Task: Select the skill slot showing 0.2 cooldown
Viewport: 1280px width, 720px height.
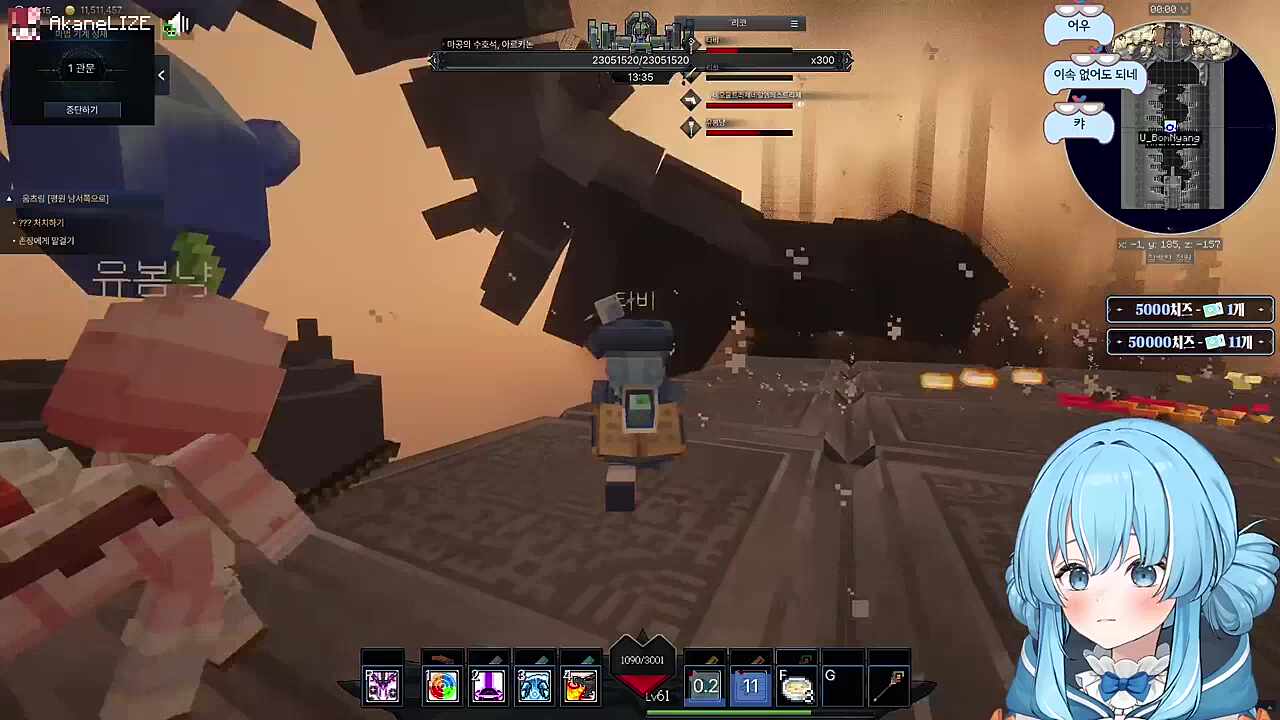Action: coord(705,686)
